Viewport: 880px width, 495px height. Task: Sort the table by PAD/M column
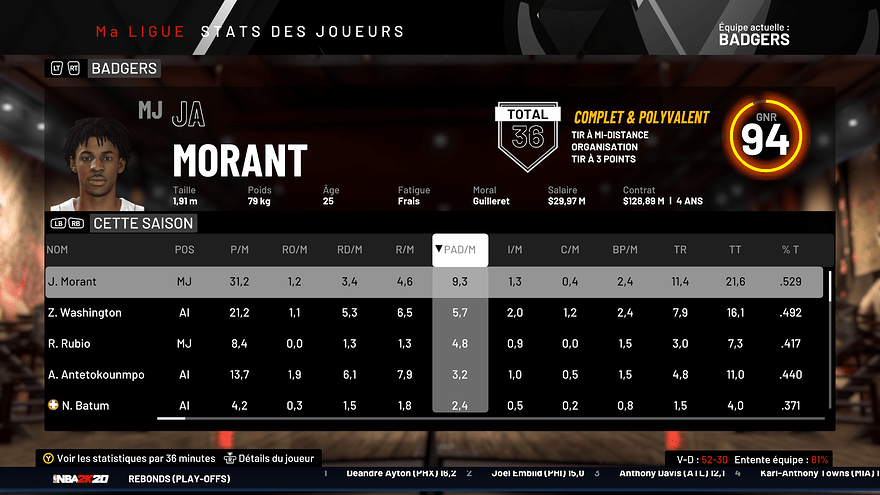460,250
